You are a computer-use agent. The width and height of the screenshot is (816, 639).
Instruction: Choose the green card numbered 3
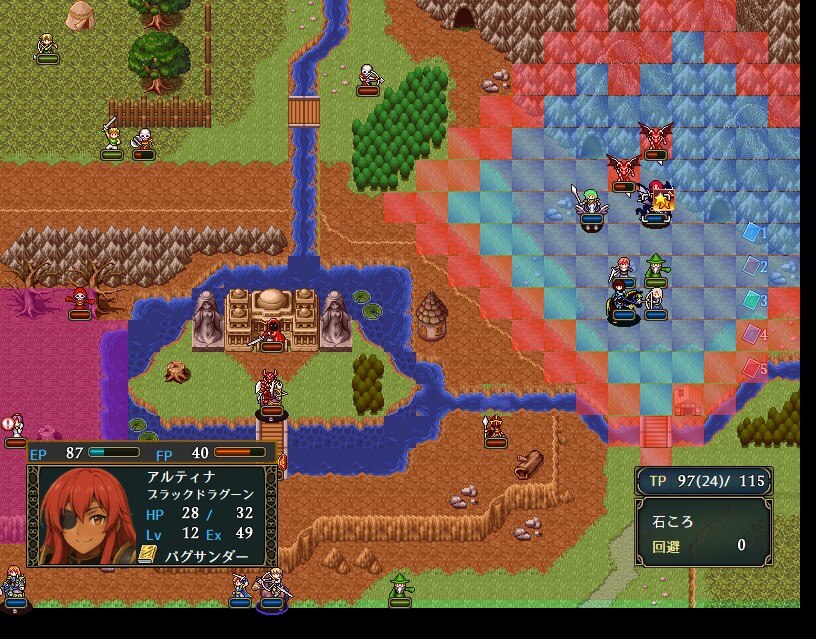752,300
